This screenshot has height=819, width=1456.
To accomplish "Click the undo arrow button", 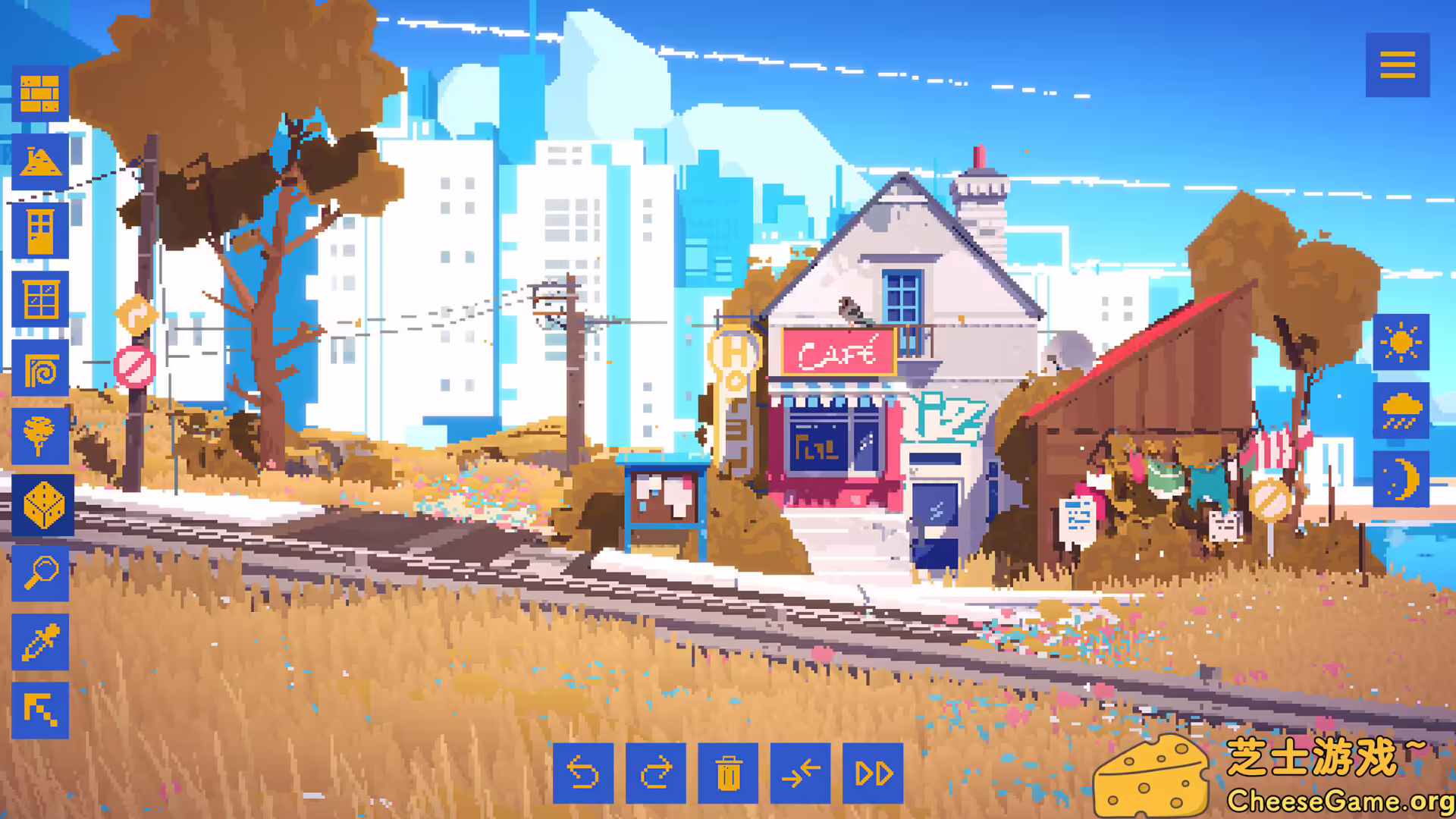I will (584, 773).
